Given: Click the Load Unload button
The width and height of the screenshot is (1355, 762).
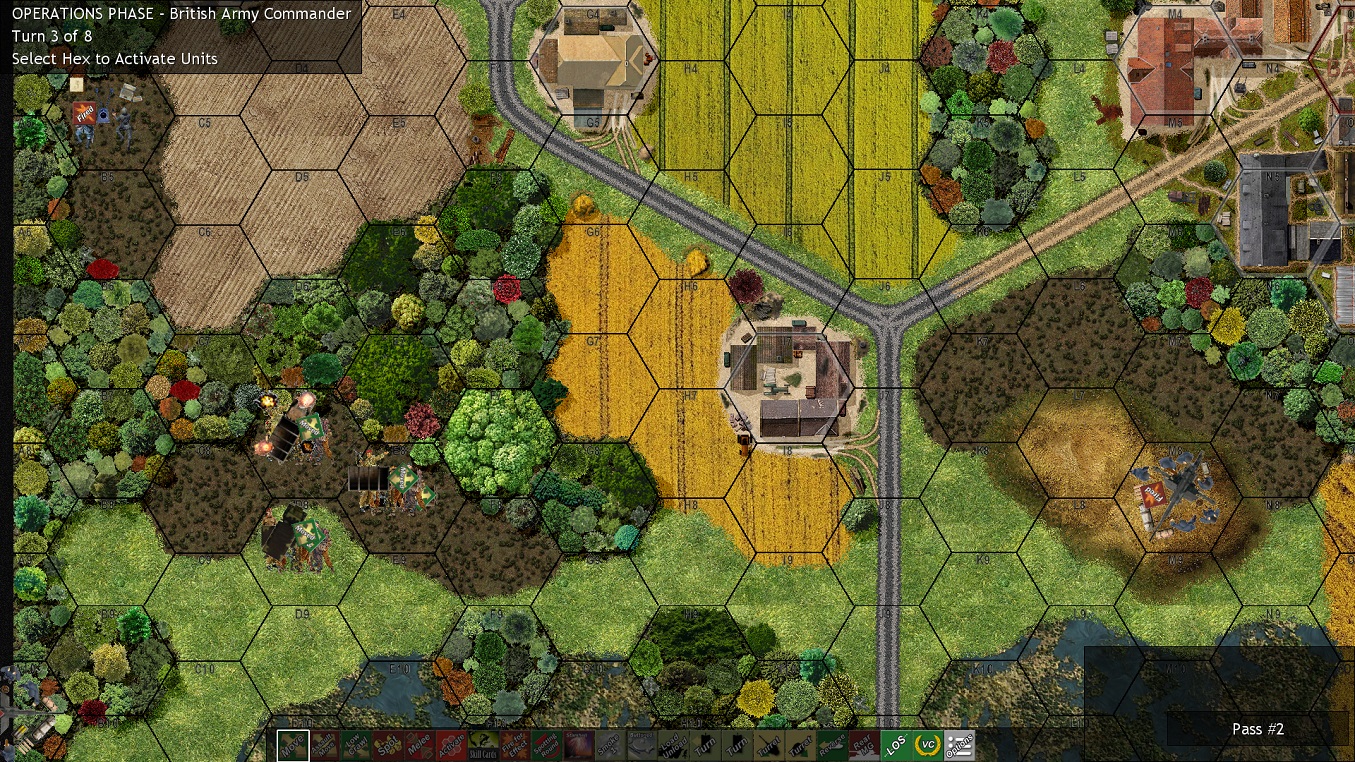Looking at the screenshot, I should 673,746.
